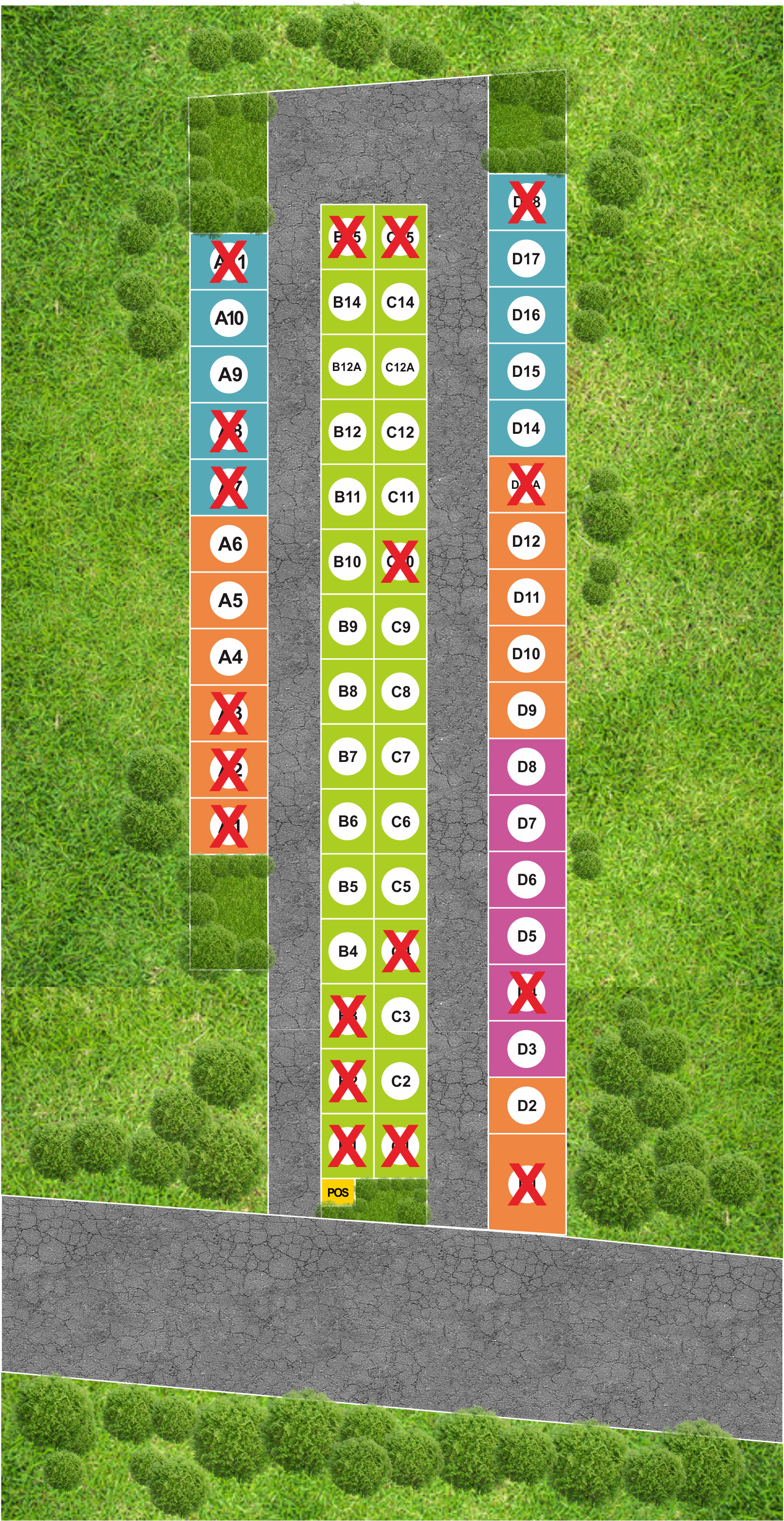Select lot B4
This screenshot has height=1521, width=784.
pos(347,951)
